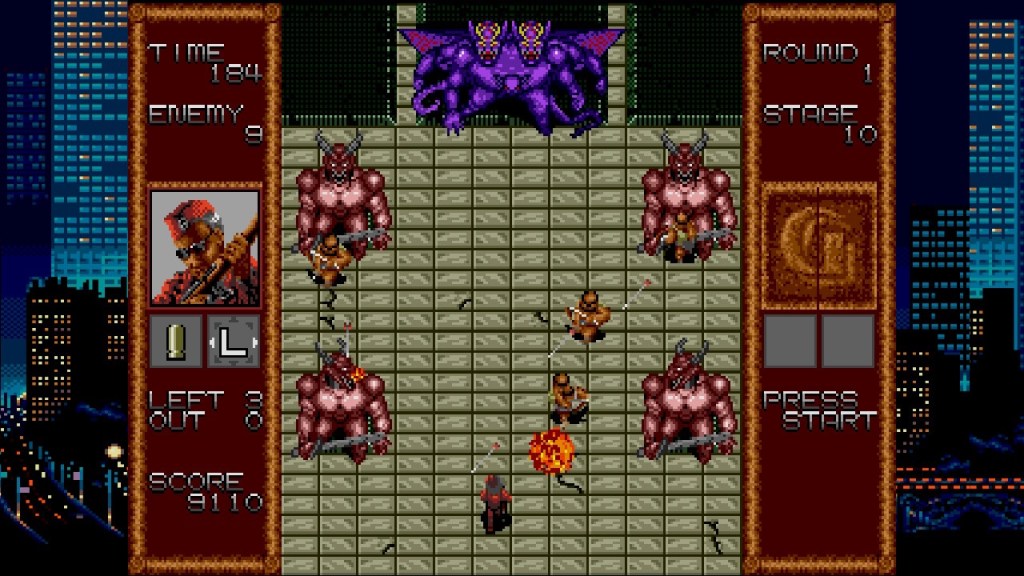Viewport: 1024px width, 576px height.
Task: Click the player two emblem panel
Action: pos(819,247)
